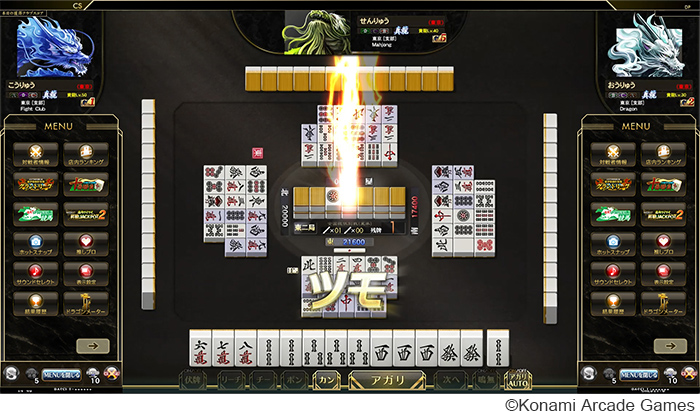
Task: Click the 次へ button
Action: (451, 381)
